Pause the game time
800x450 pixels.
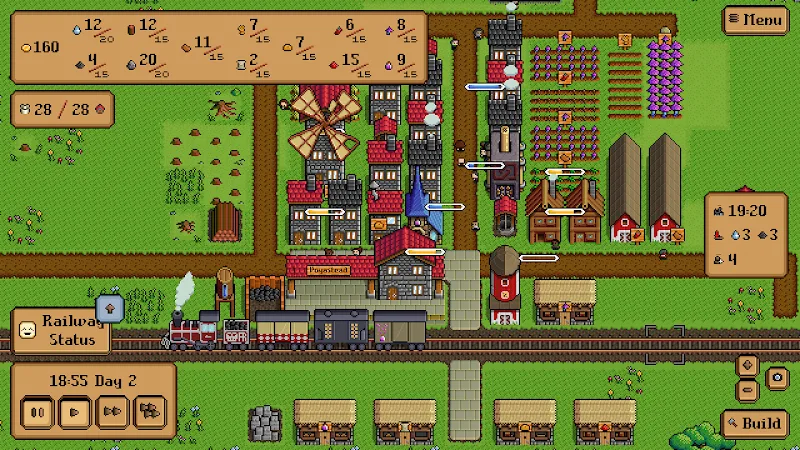tap(38, 410)
